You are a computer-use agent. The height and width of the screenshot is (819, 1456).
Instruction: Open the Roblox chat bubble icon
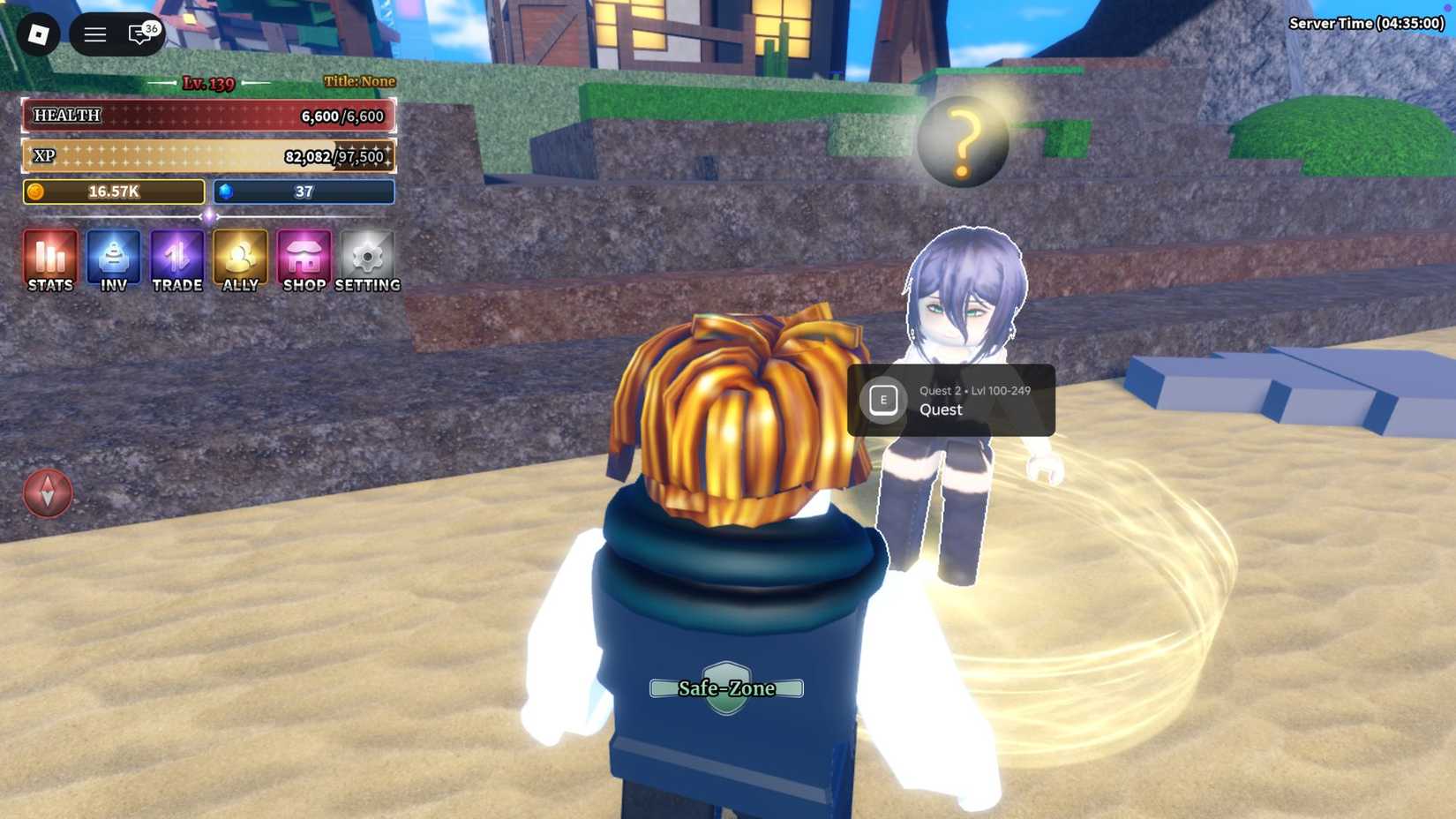pos(137,35)
